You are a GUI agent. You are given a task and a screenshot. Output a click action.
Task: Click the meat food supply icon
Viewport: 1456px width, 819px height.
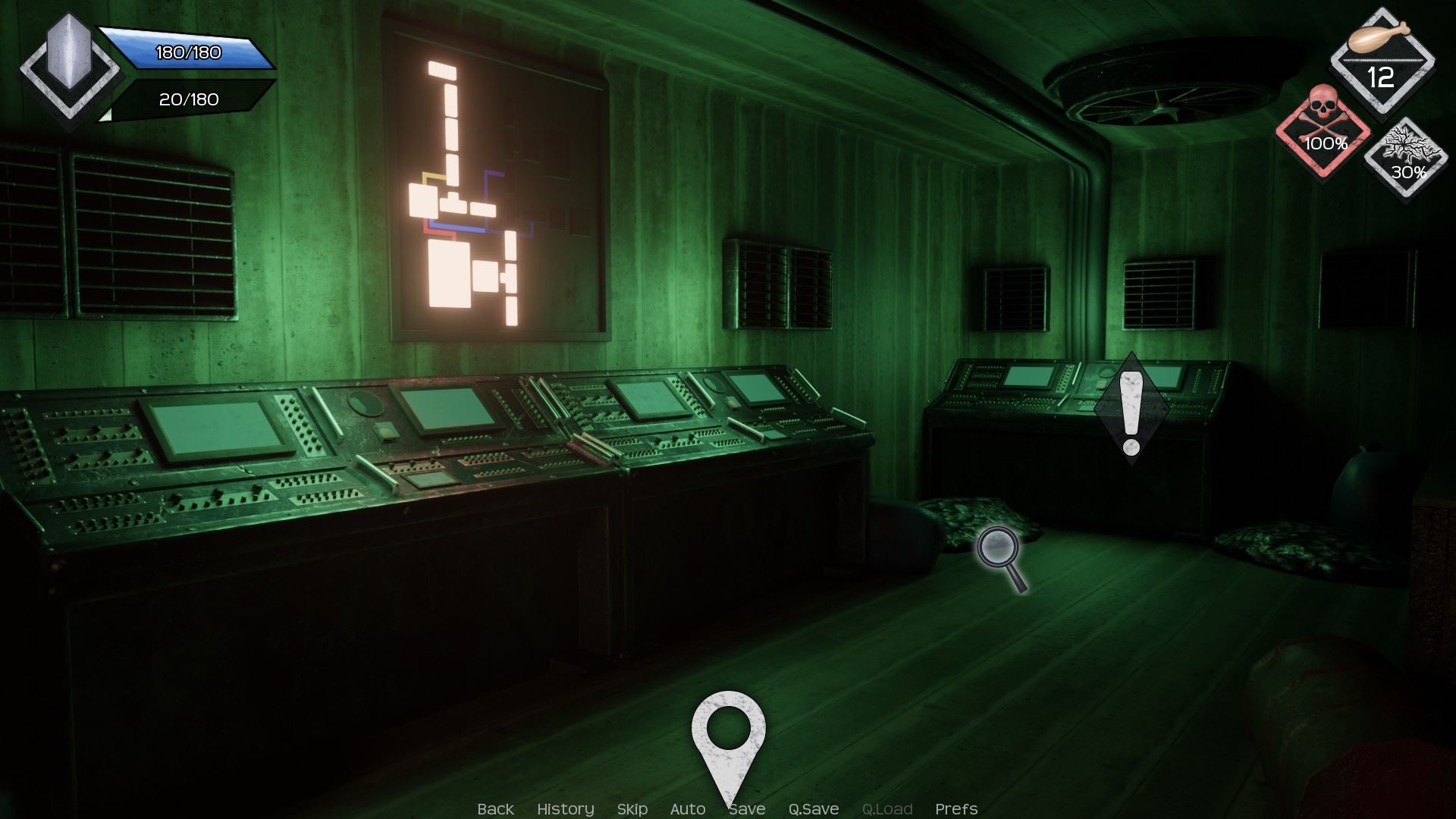(x=1382, y=61)
